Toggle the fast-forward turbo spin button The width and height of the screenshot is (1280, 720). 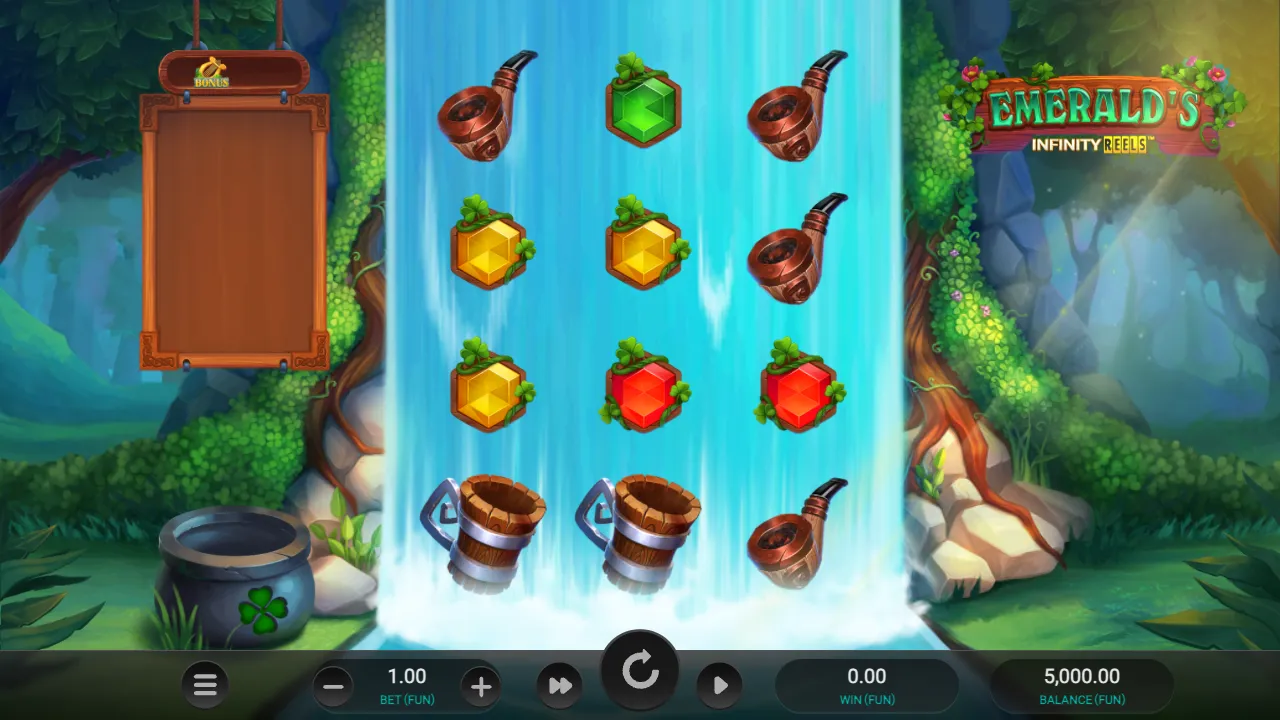click(x=560, y=685)
